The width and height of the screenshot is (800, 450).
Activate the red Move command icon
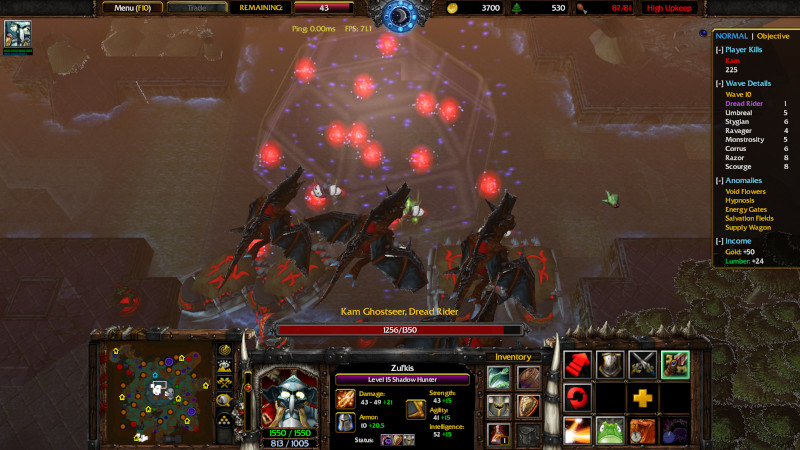click(578, 365)
